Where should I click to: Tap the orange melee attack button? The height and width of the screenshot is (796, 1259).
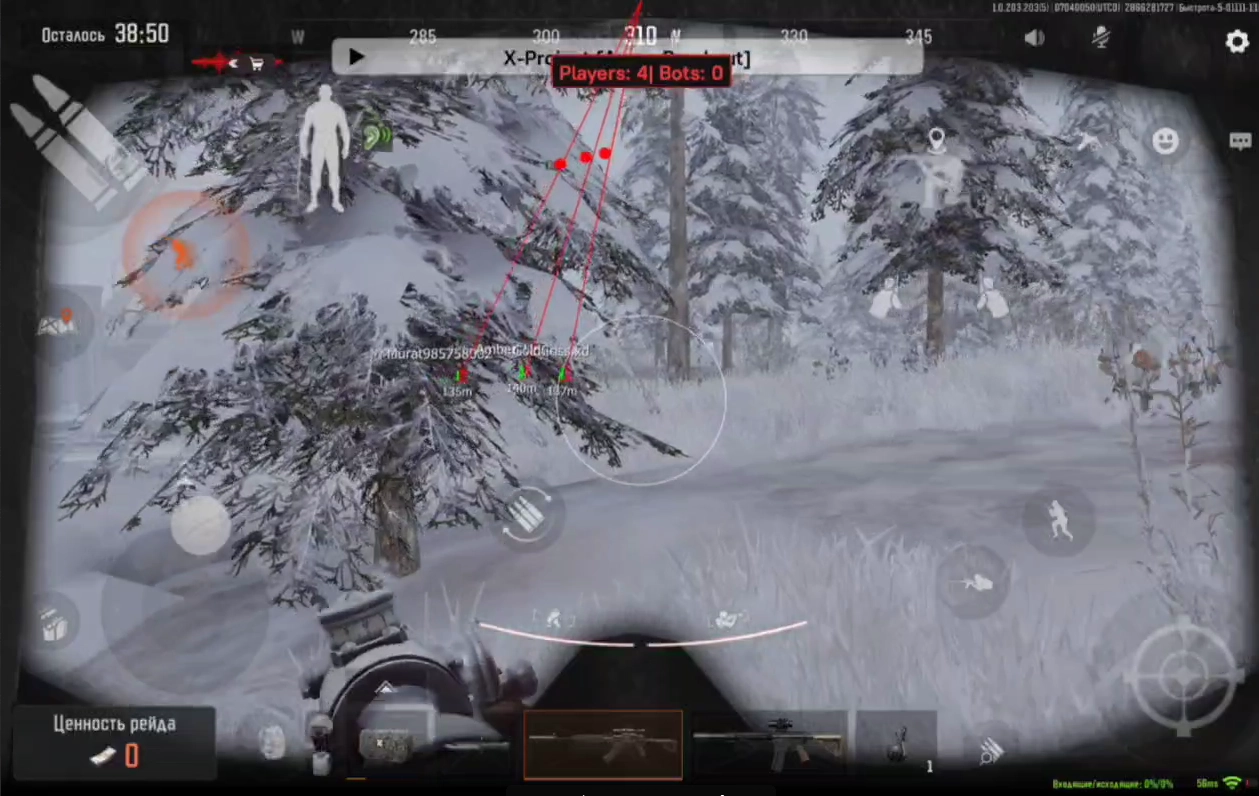184,253
